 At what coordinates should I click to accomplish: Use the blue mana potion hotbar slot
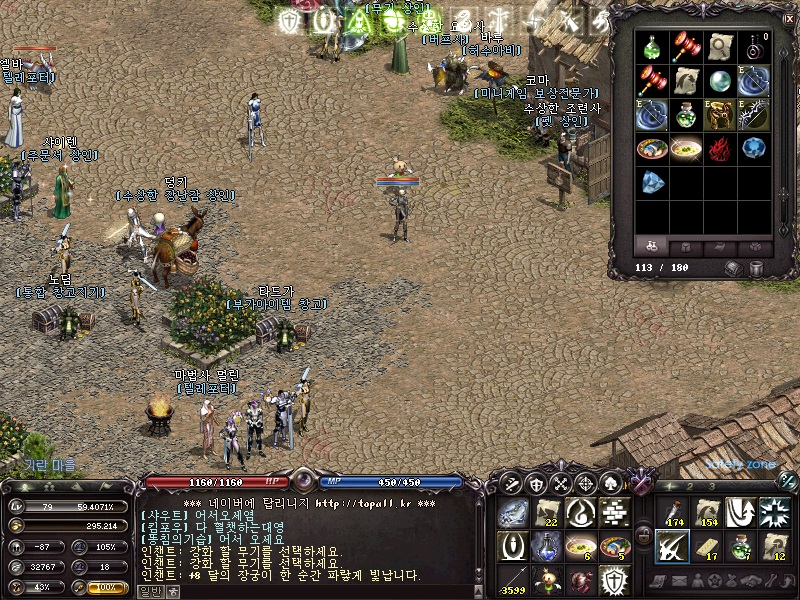click(545, 546)
